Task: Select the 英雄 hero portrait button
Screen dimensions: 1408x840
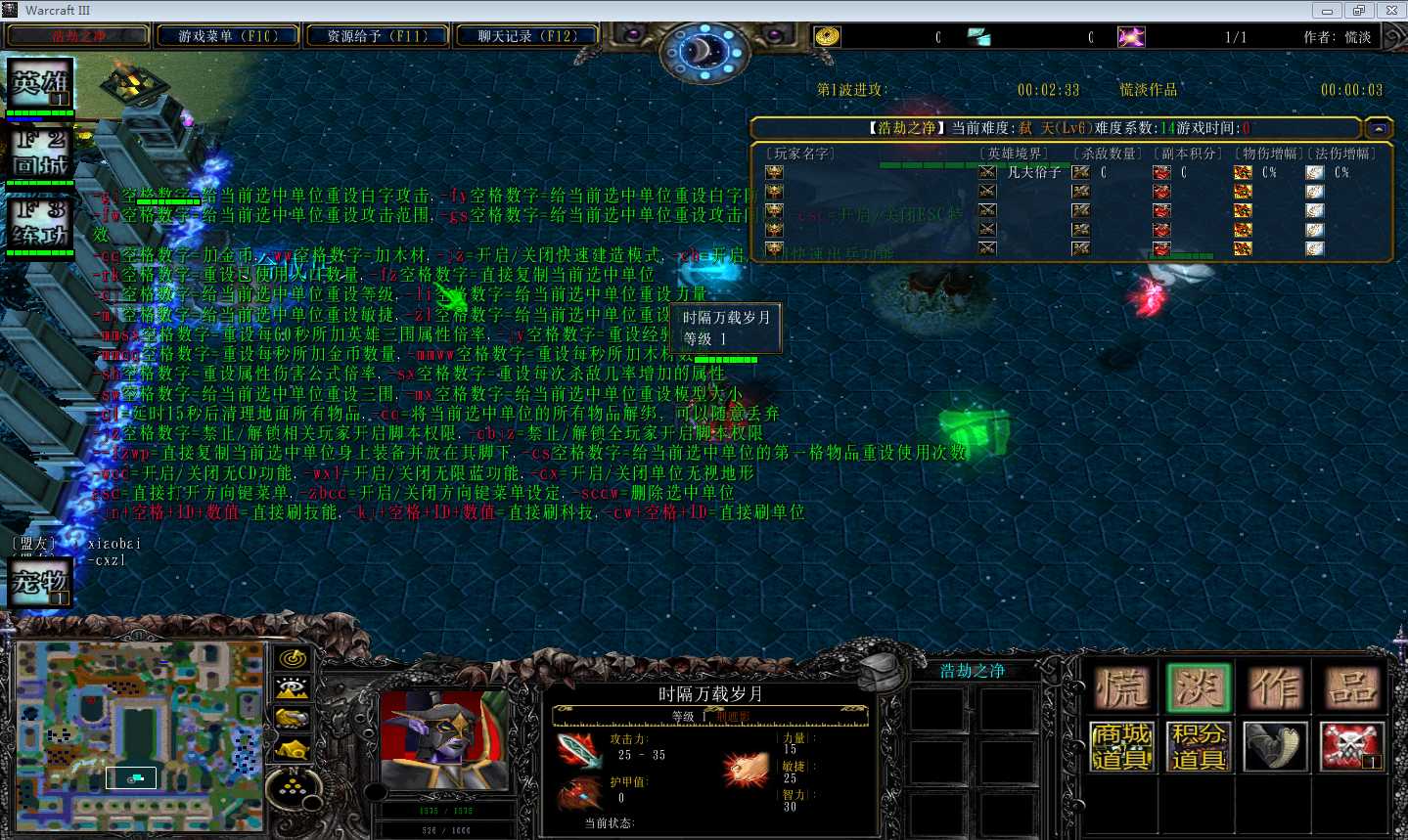Action: click(40, 85)
